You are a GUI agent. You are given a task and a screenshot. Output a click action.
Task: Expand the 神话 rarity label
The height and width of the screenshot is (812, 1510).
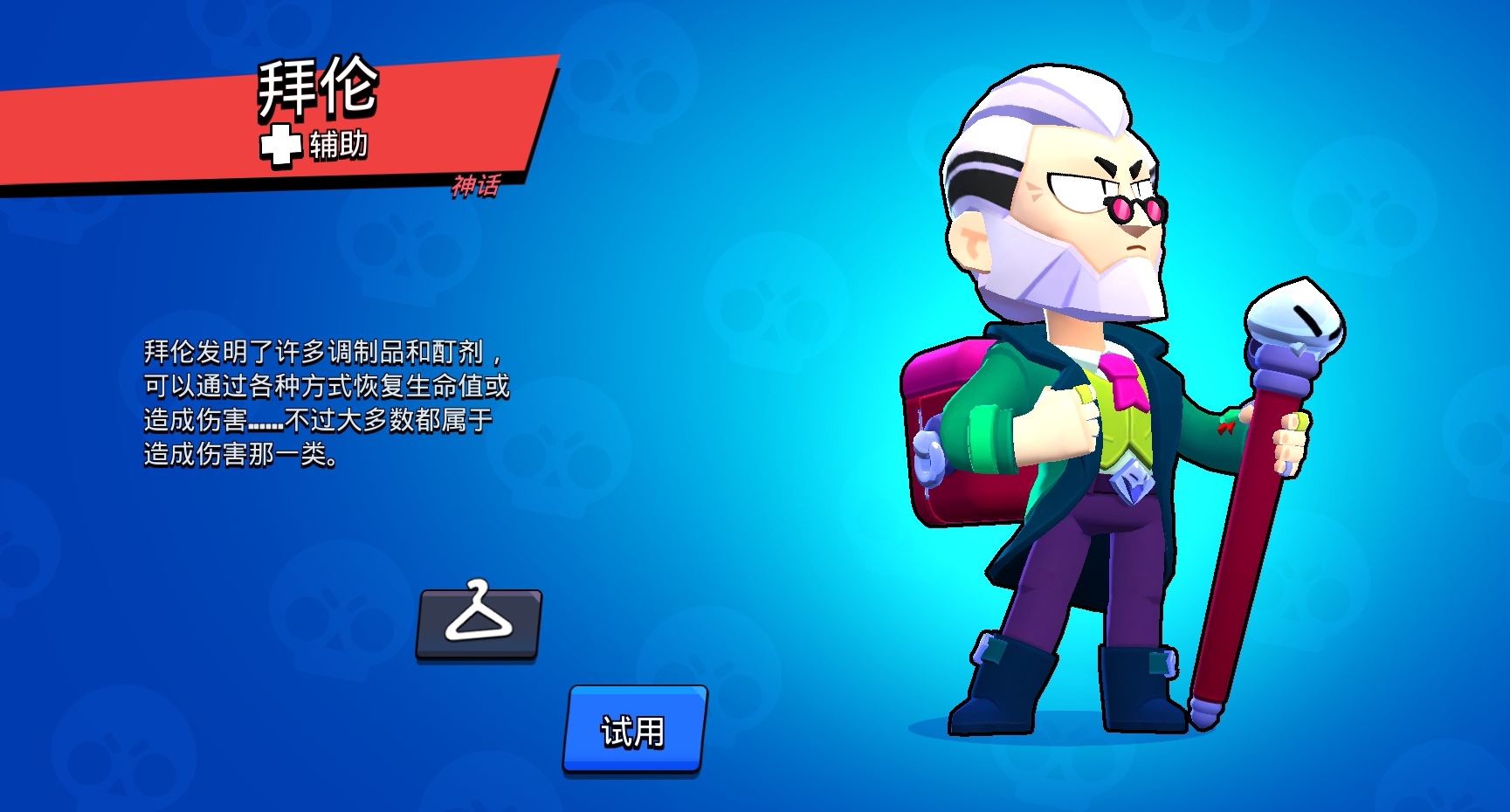[476, 187]
